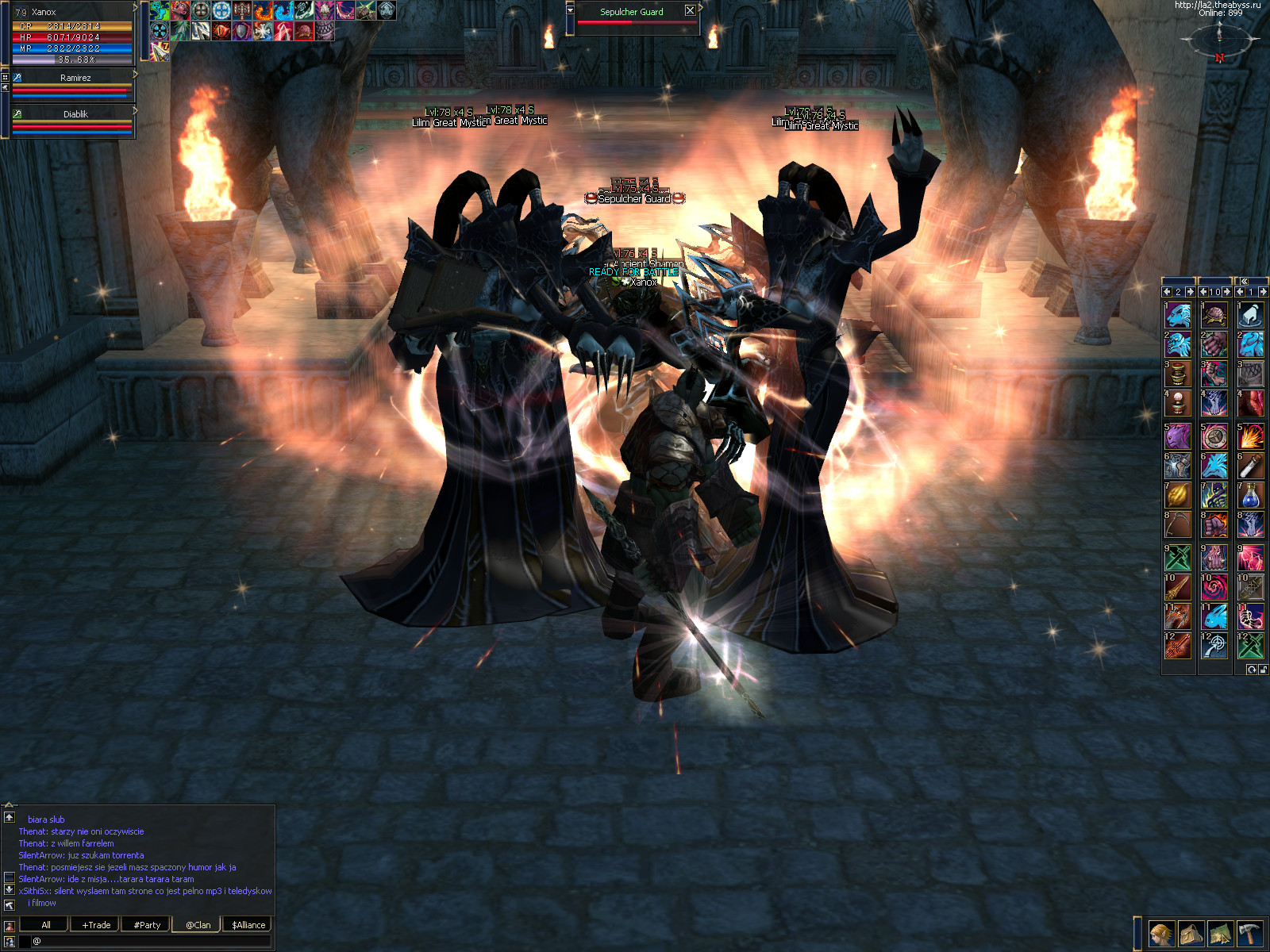This screenshot has height=952, width=1270.
Task: Trigger the blue lion head skill
Action: (1178, 315)
